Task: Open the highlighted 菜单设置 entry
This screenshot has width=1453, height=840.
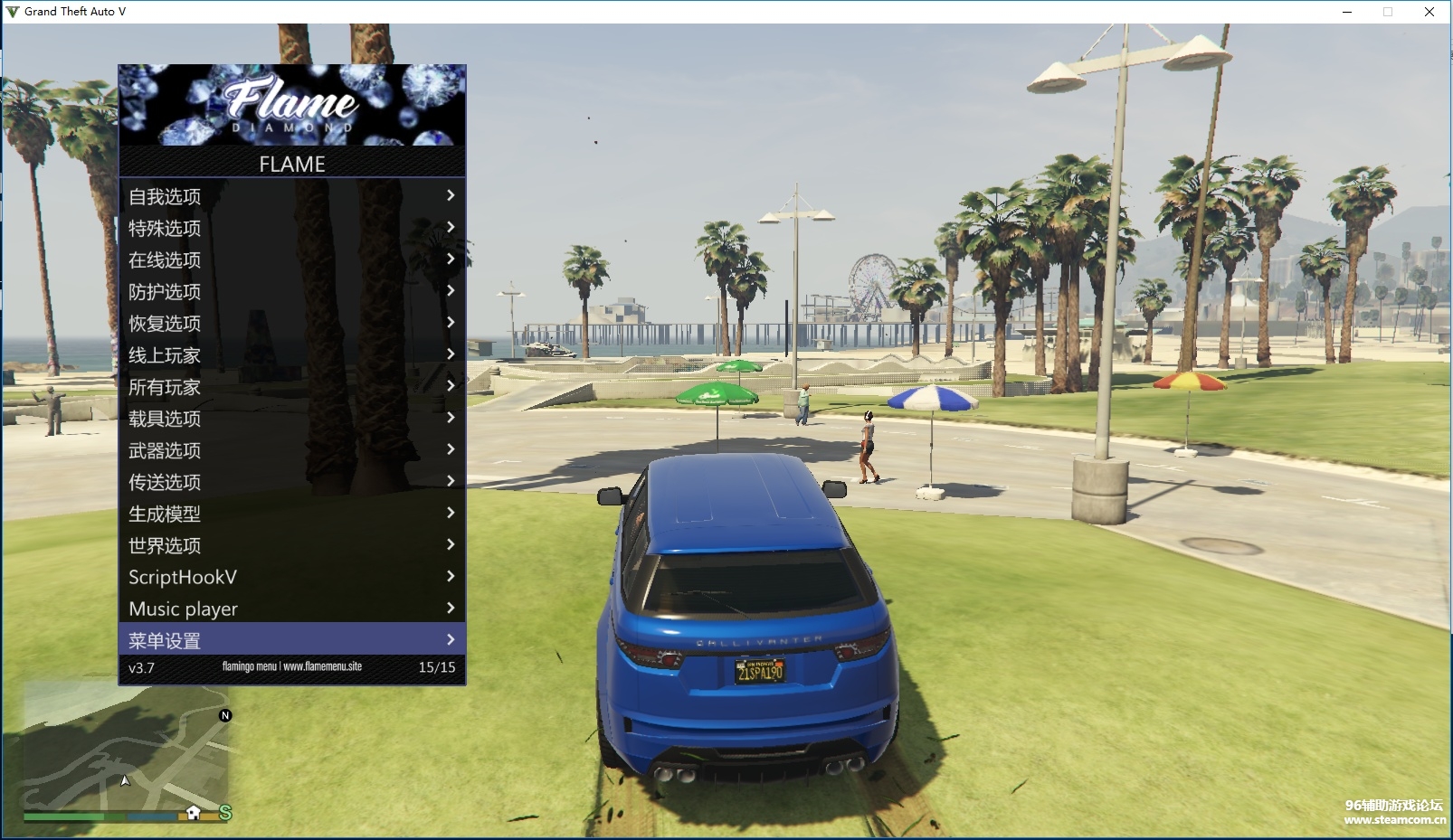Action: coord(291,640)
